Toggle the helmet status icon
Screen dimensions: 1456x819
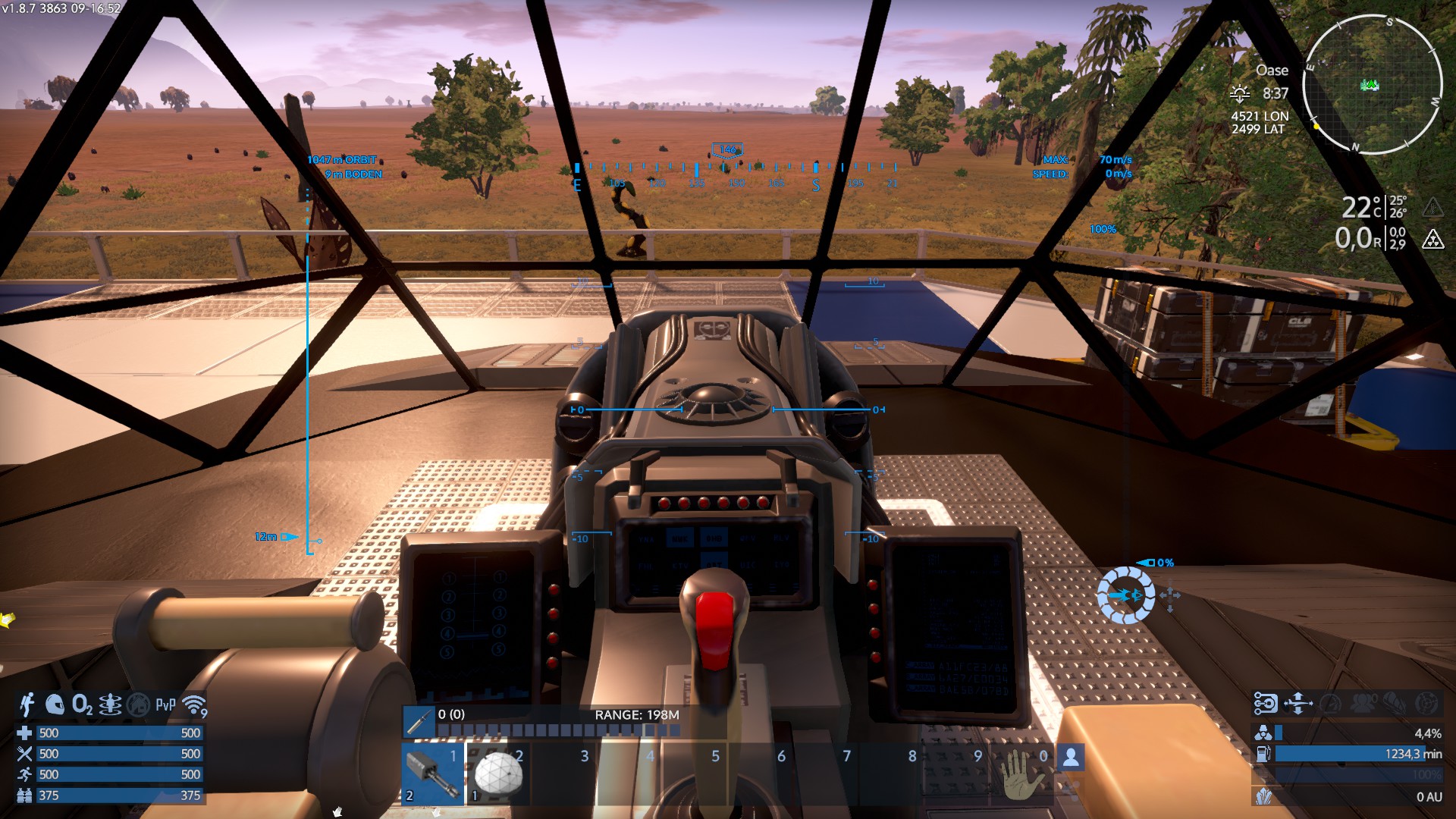point(55,705)
